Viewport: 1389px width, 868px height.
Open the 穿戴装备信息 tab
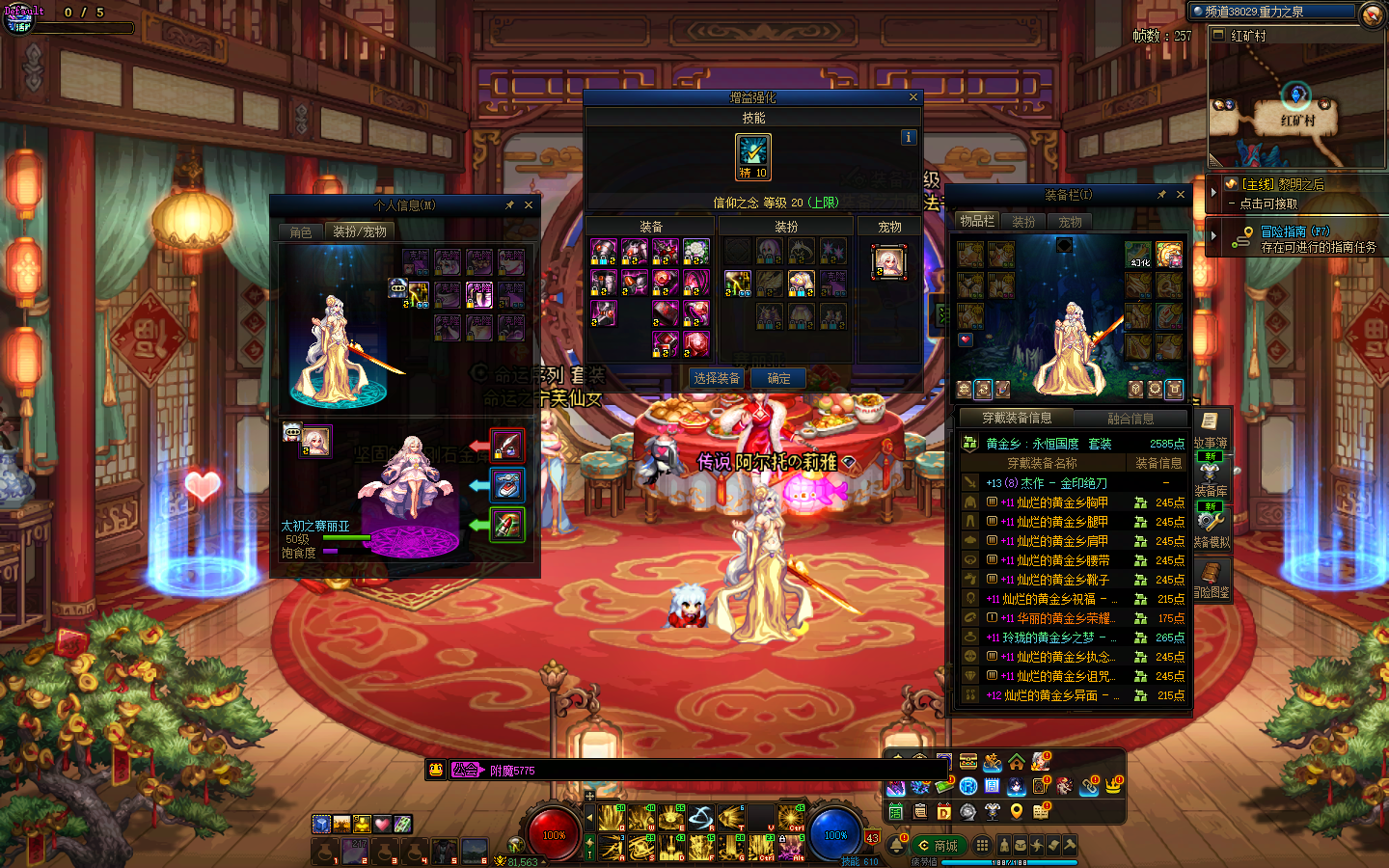point(1017,418)
